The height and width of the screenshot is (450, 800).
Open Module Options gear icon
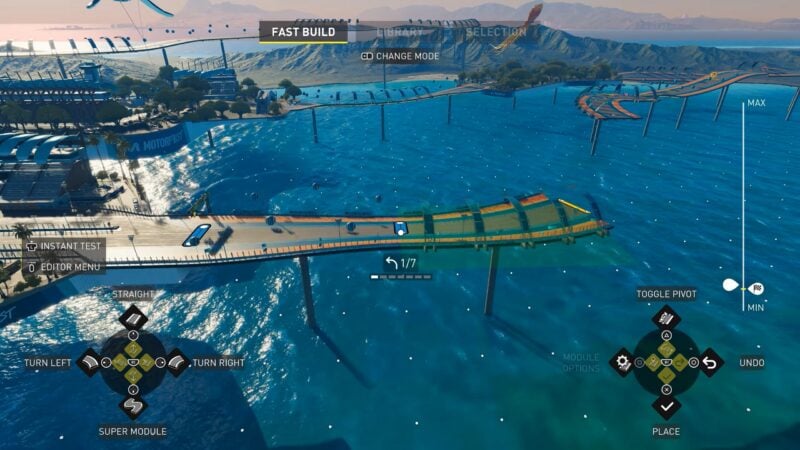point(623,362)
